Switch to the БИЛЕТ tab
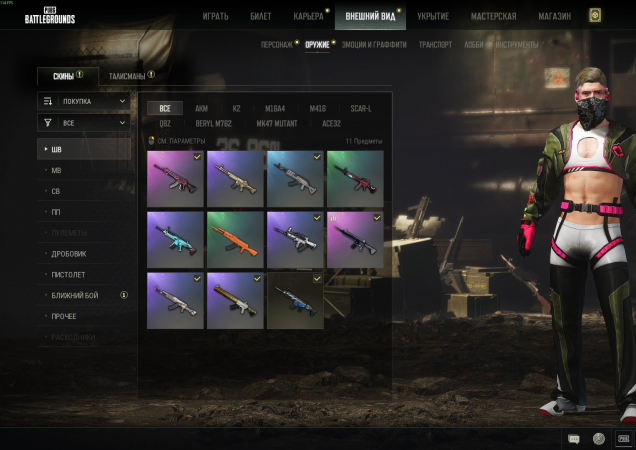The image size is (636, 450). 261,17
